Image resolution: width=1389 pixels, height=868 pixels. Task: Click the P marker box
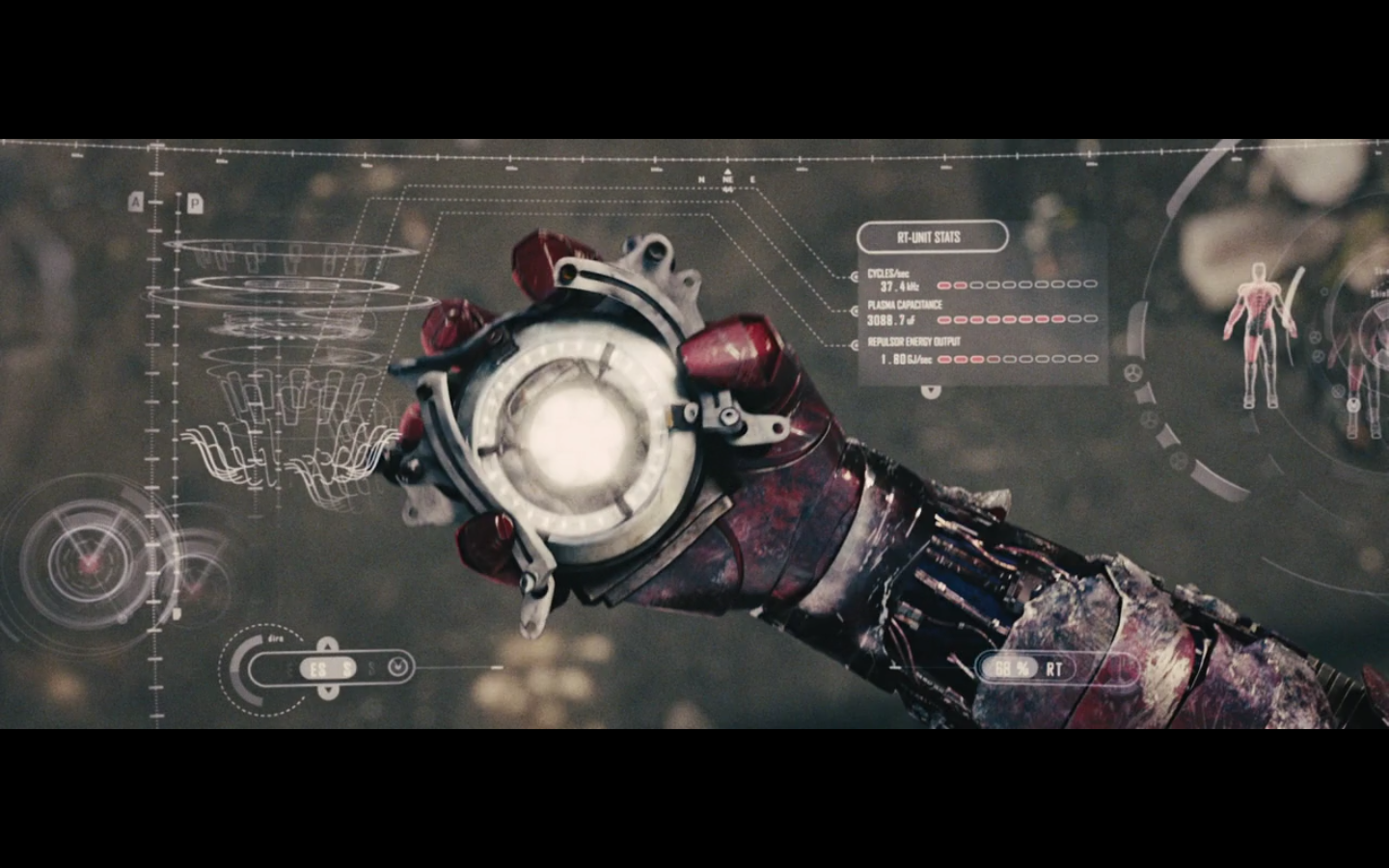194,203
